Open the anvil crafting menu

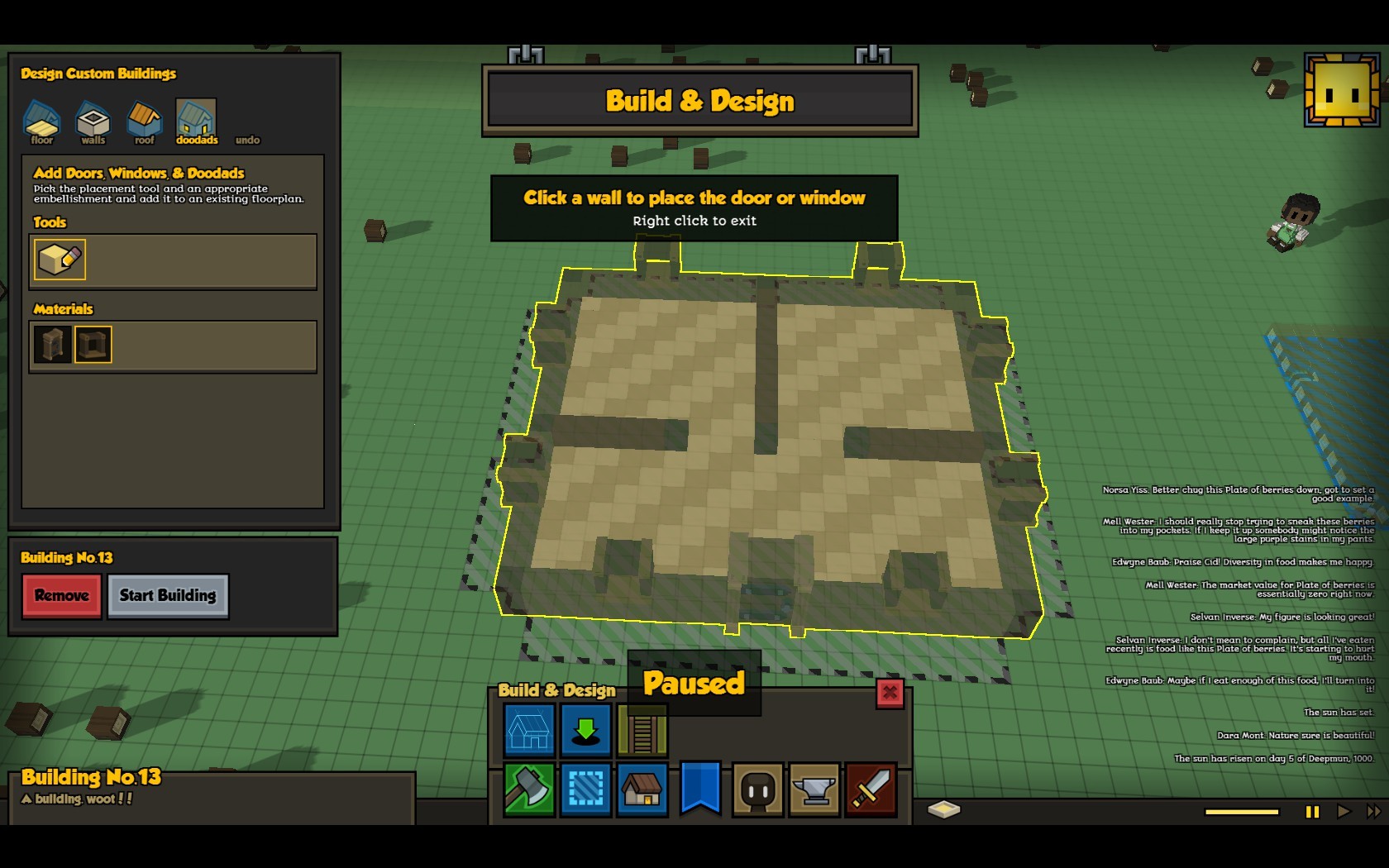pyautogui.click(x=814, y=790)
